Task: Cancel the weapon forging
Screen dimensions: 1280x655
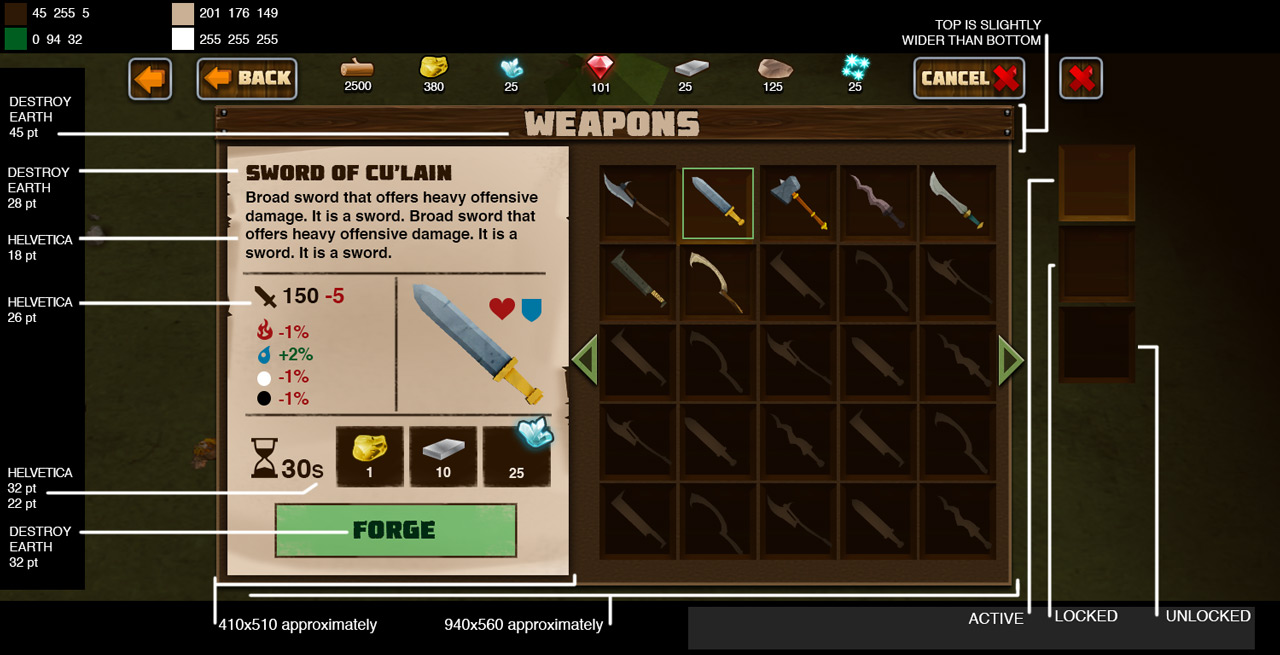Action: click(969, 78)
